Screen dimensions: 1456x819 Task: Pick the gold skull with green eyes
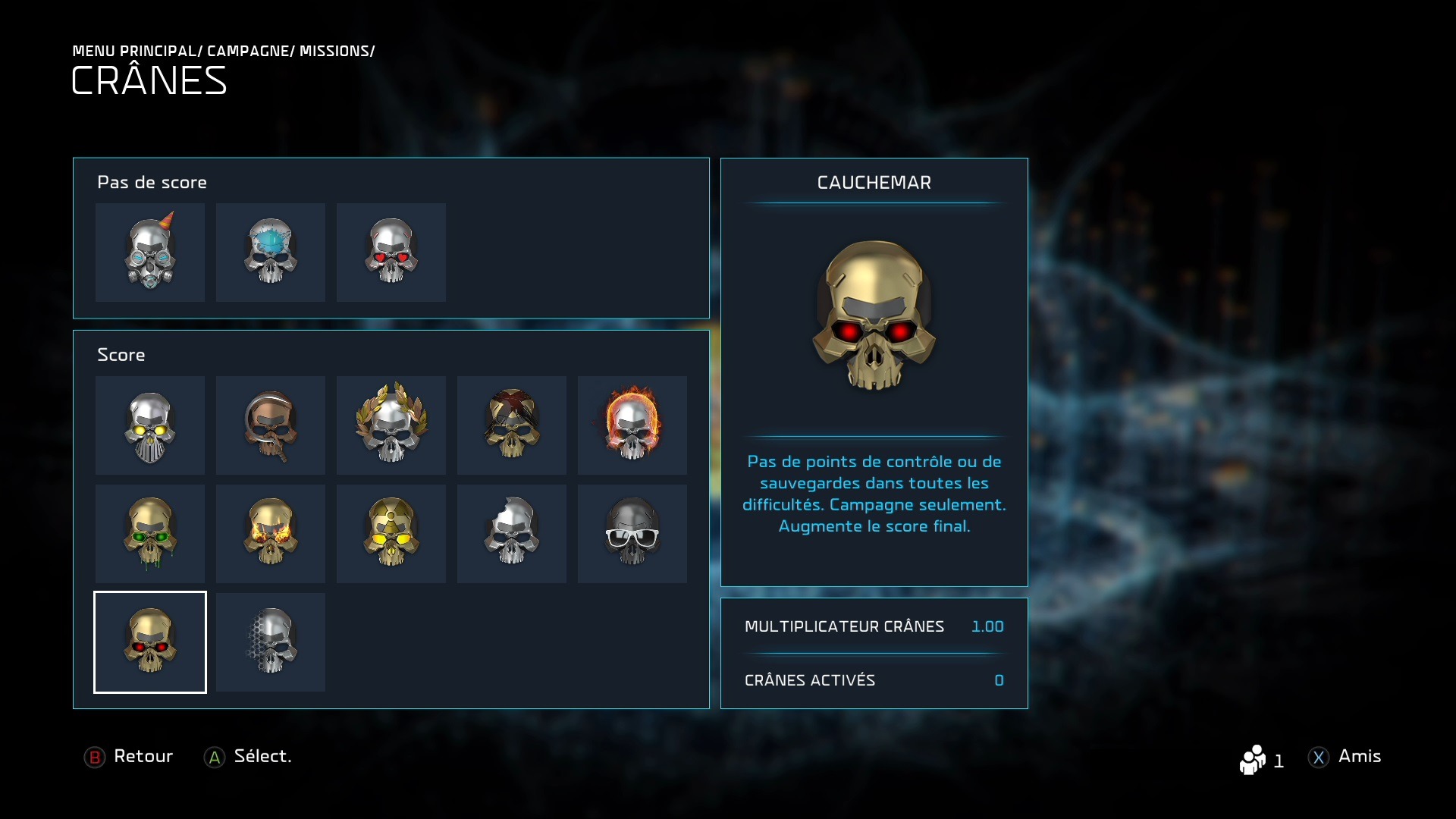[150, 534]
